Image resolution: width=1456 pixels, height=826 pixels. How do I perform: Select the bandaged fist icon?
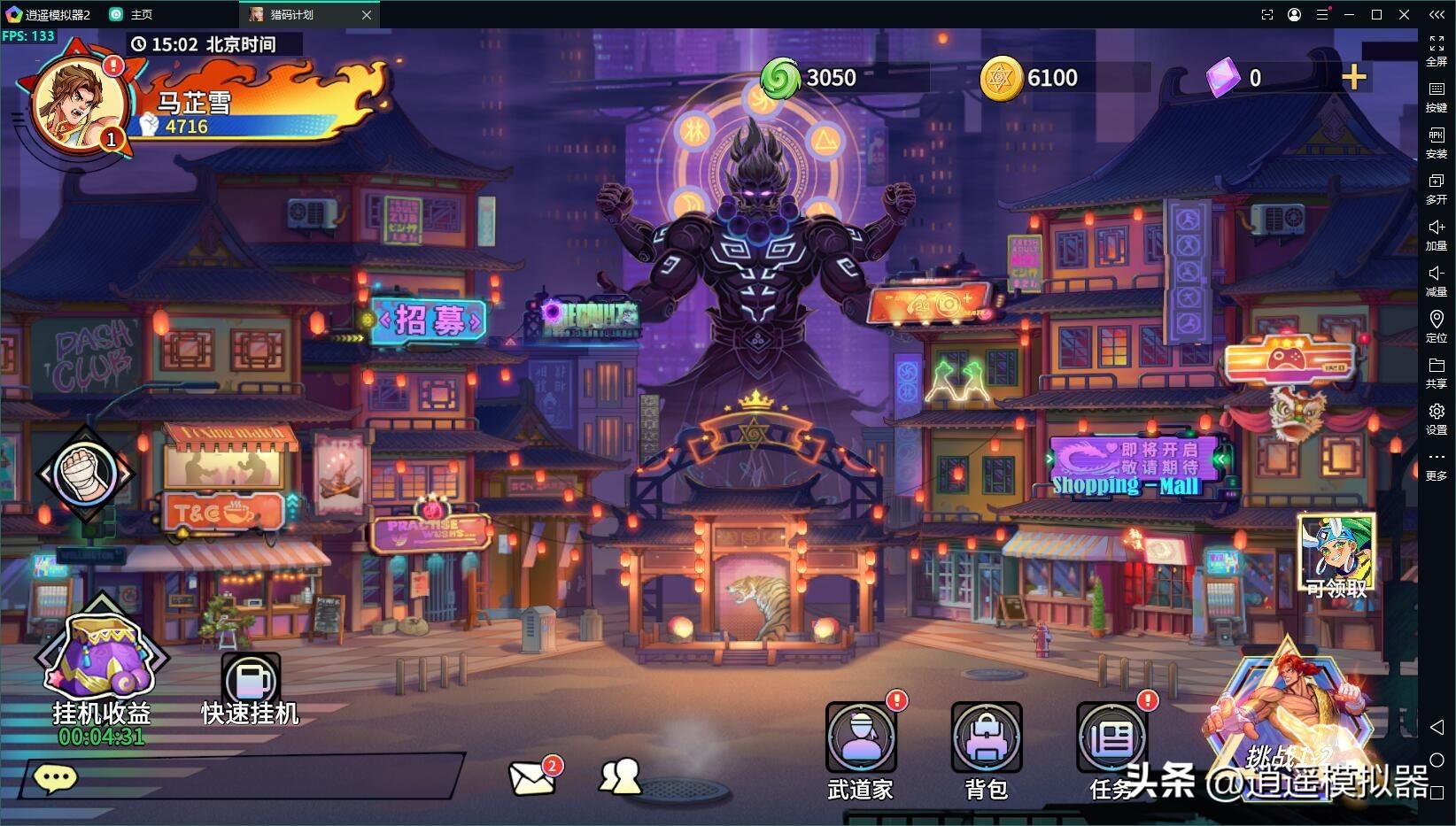pos(85,474)
